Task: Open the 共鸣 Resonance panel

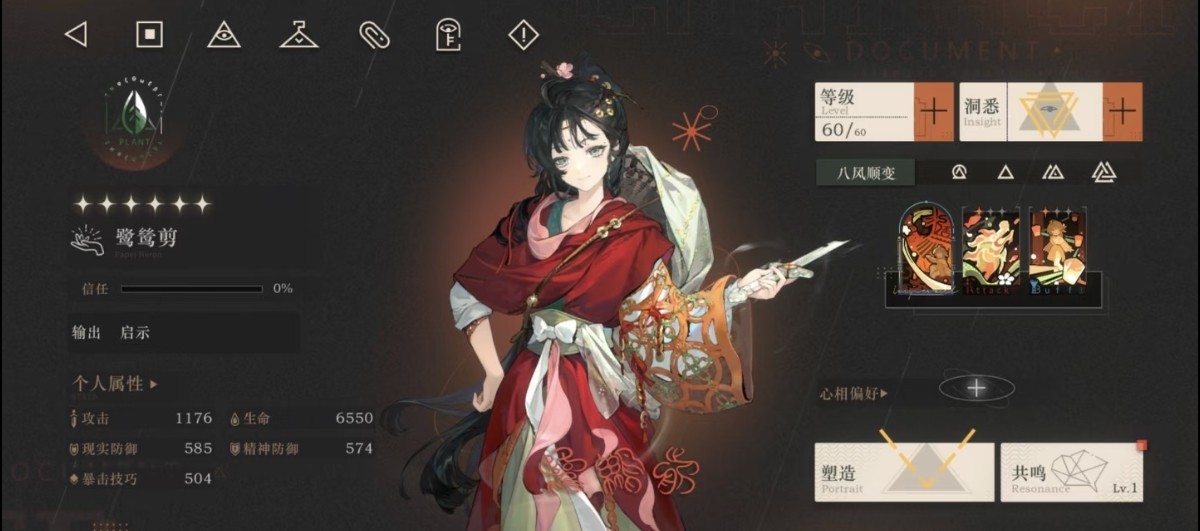Action: (x=1071, y=471)
